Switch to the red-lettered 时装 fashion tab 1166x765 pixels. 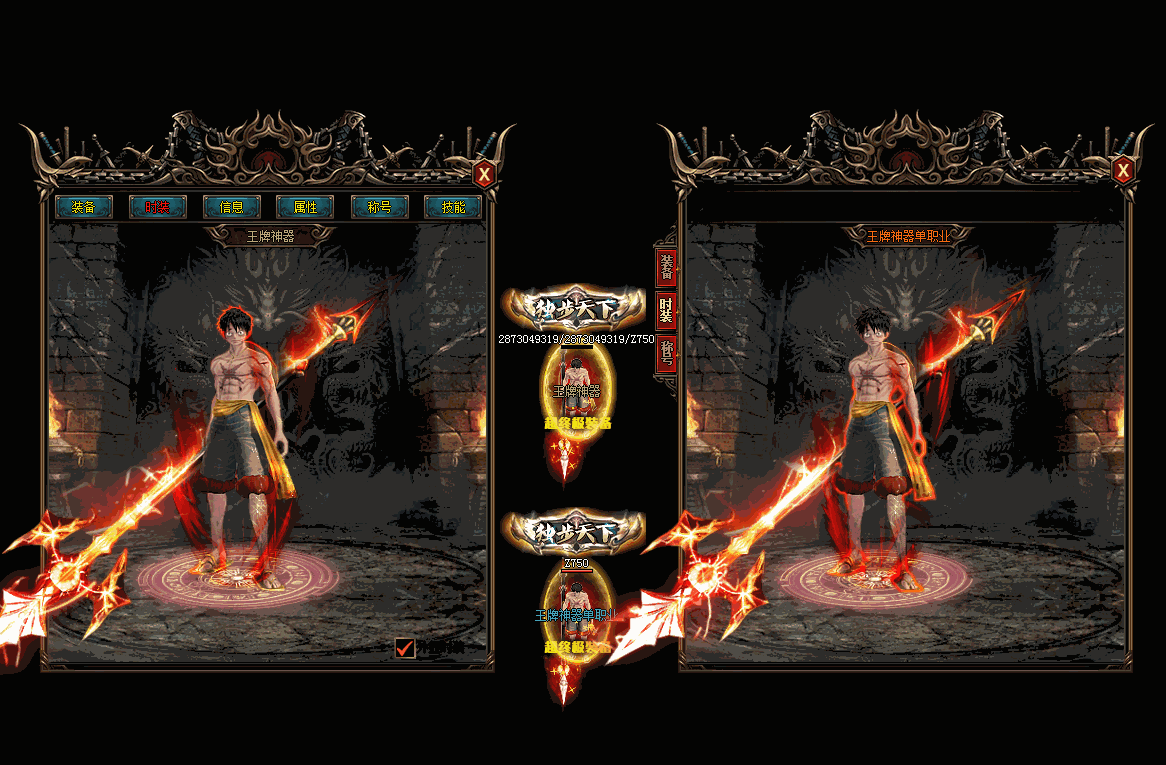(x=158, y=207)
